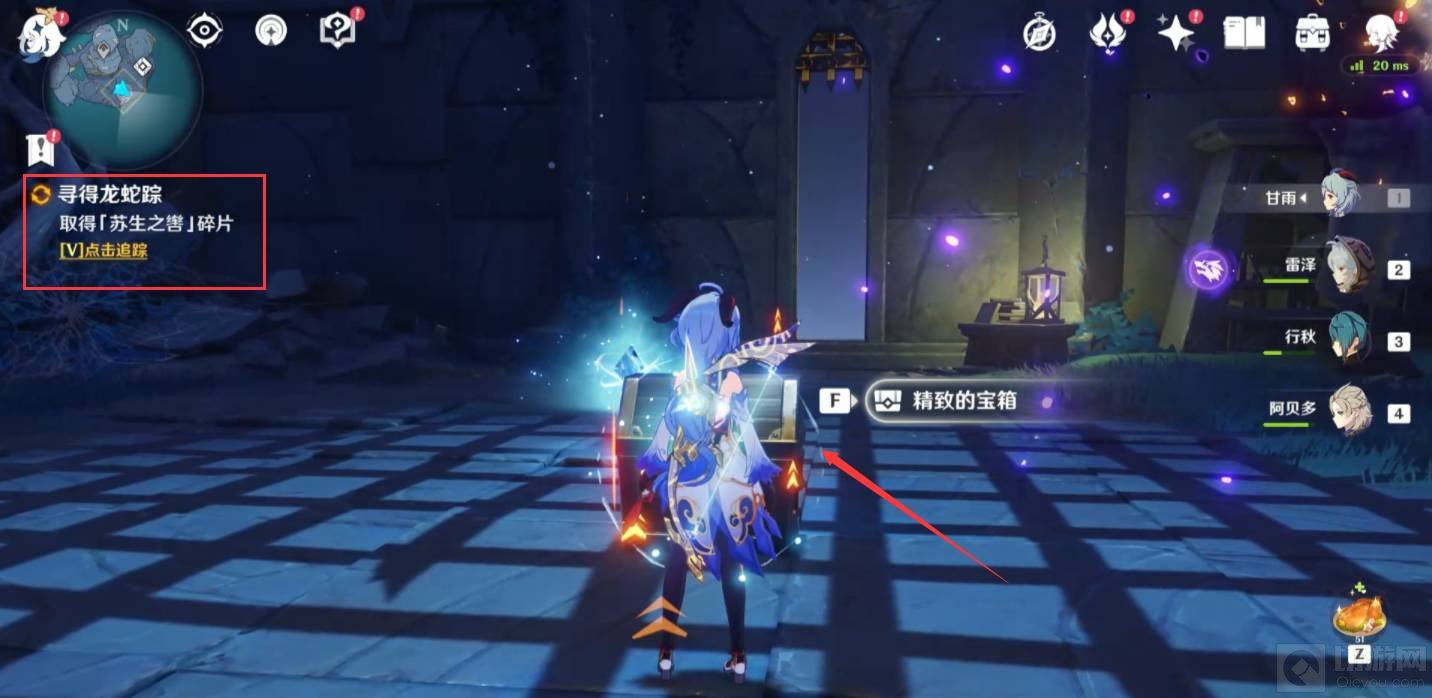The height and width of the screenshot is (698, 1432).
Task: Open the wish banner icon
Action: [x=270, y=31]
